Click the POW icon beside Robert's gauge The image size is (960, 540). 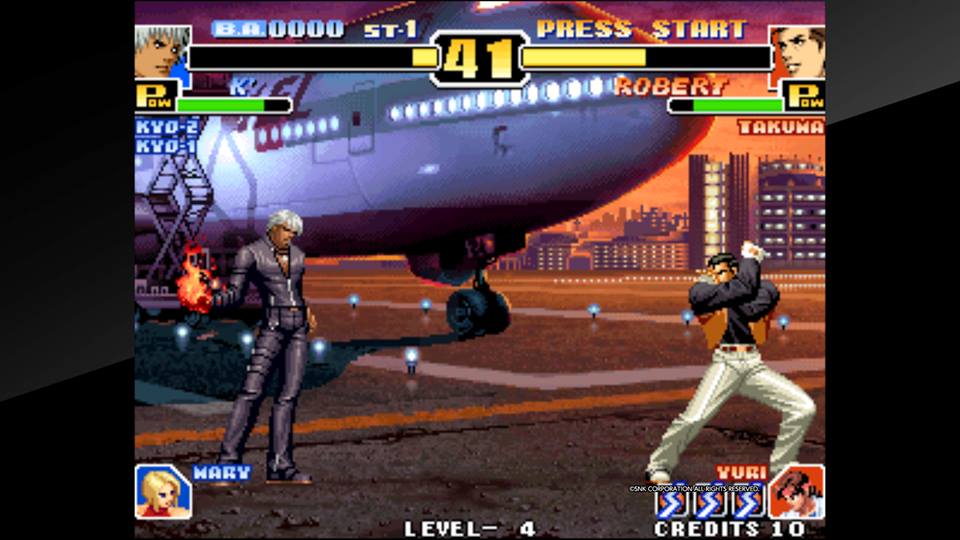[x=804, y=97]
